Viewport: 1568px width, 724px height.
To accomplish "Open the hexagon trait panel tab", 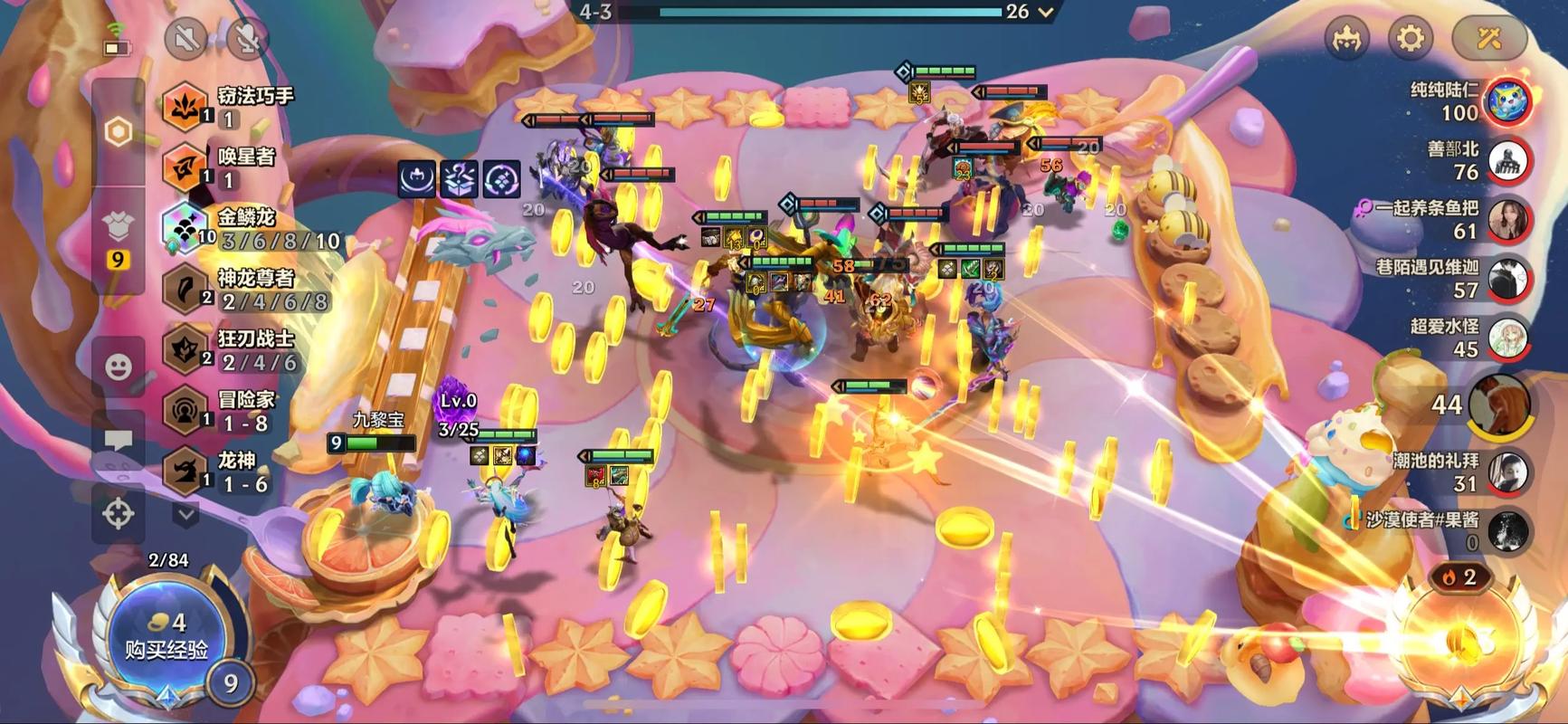I will point(119,132).
